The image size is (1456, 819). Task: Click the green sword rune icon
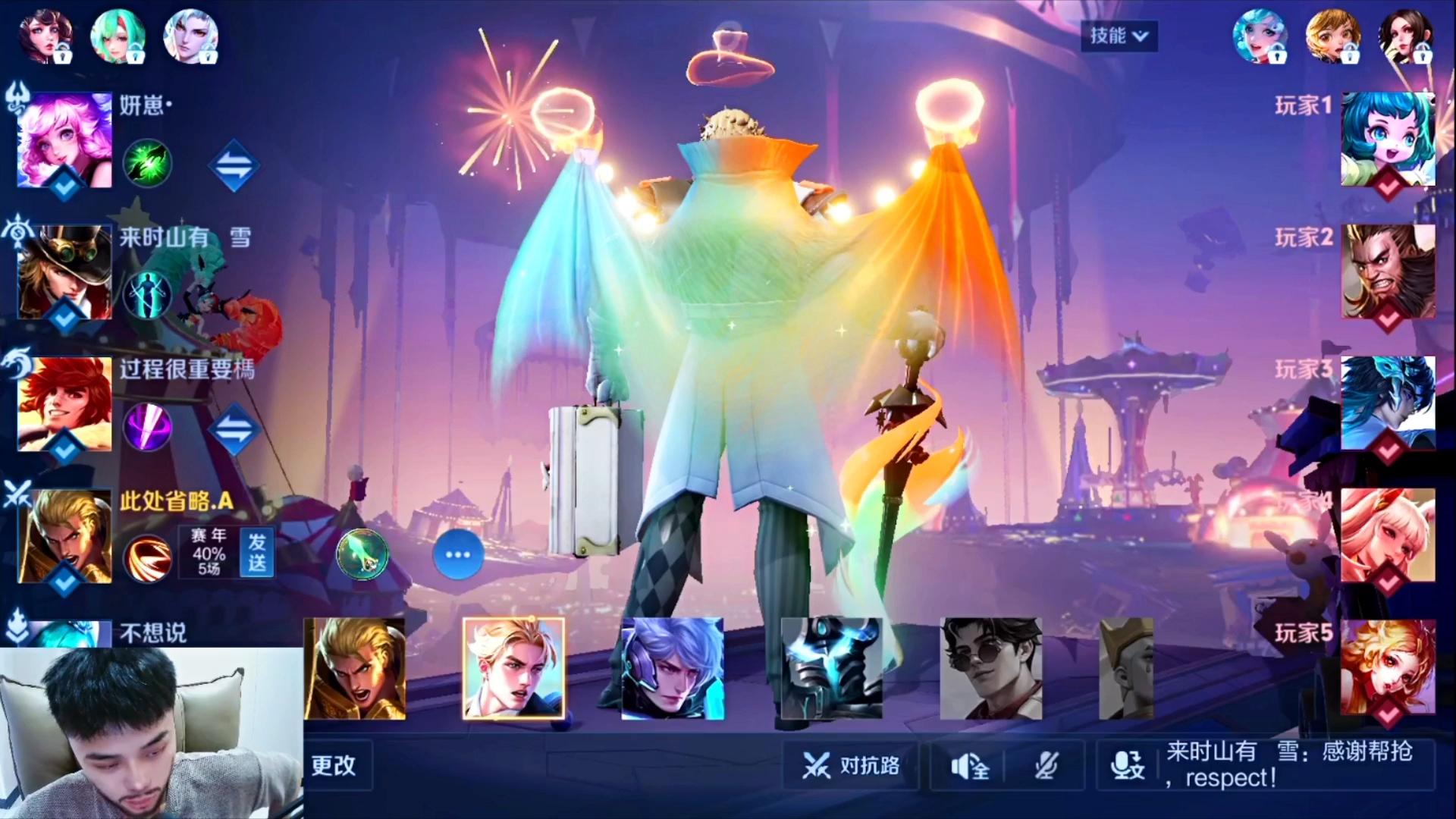(x=362, y=554)
